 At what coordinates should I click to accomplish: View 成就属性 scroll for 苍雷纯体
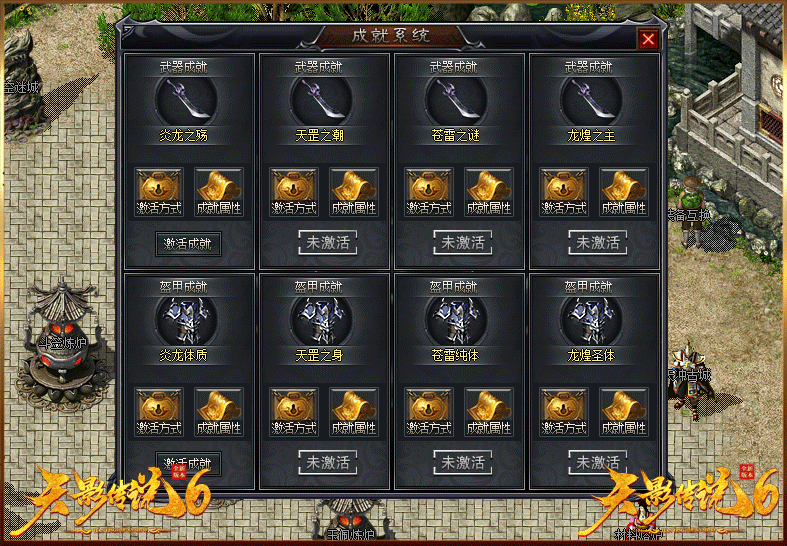(489, 411)
